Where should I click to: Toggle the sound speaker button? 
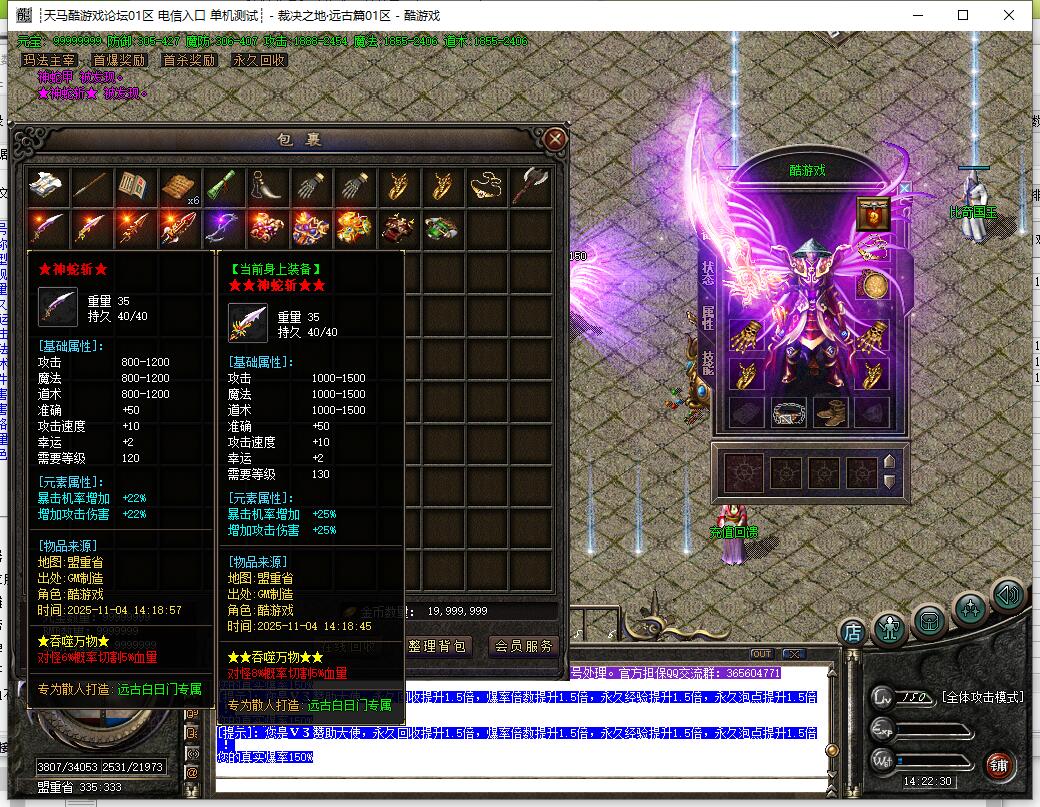pos(1008,596)
